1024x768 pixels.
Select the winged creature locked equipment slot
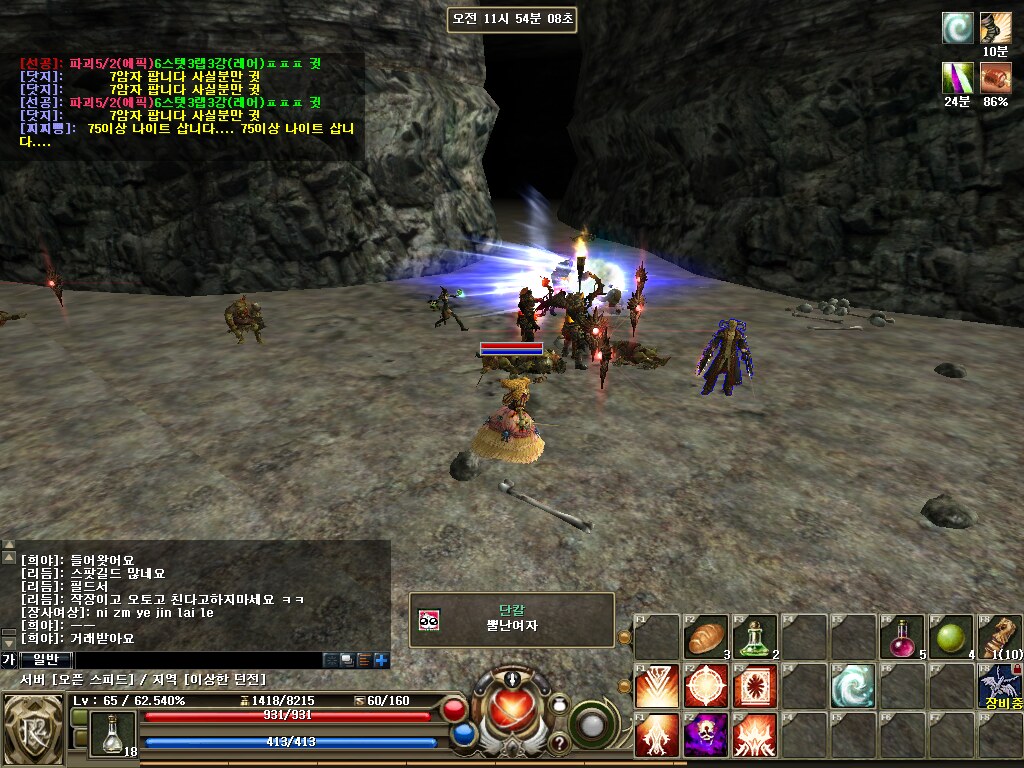(999, 685)
